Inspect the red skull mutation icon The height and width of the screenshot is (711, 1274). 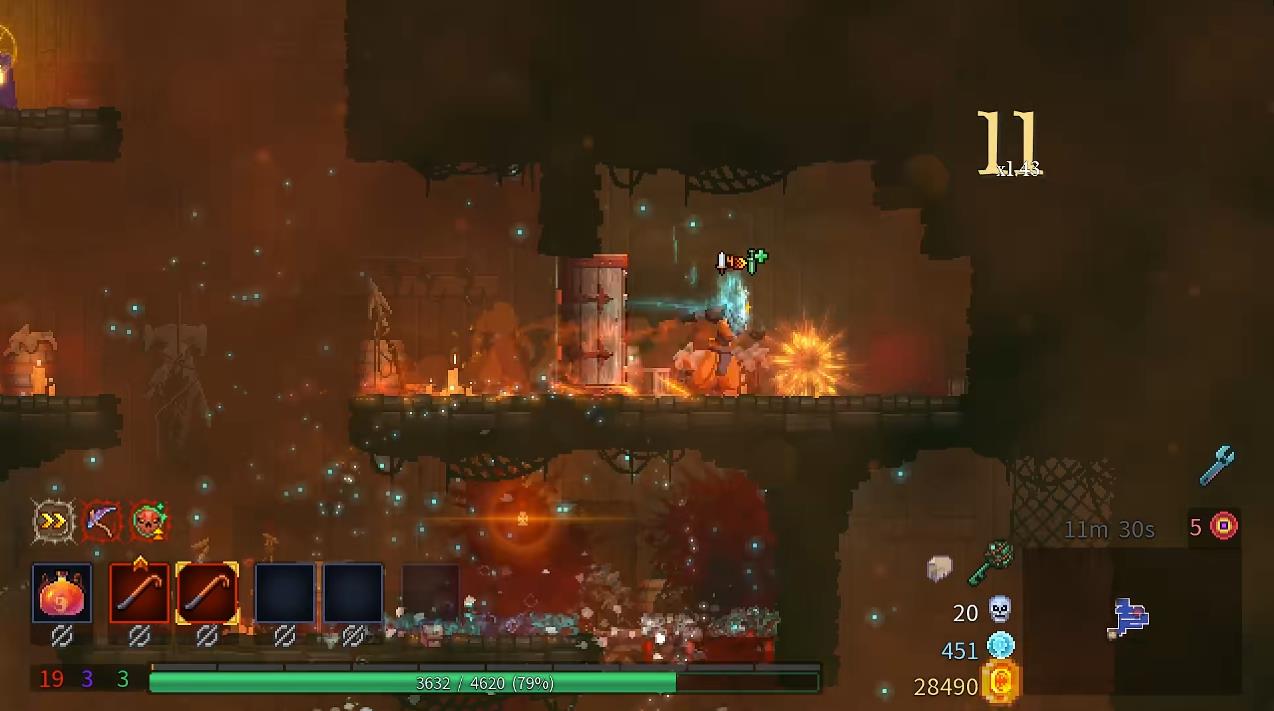(149, 521)
